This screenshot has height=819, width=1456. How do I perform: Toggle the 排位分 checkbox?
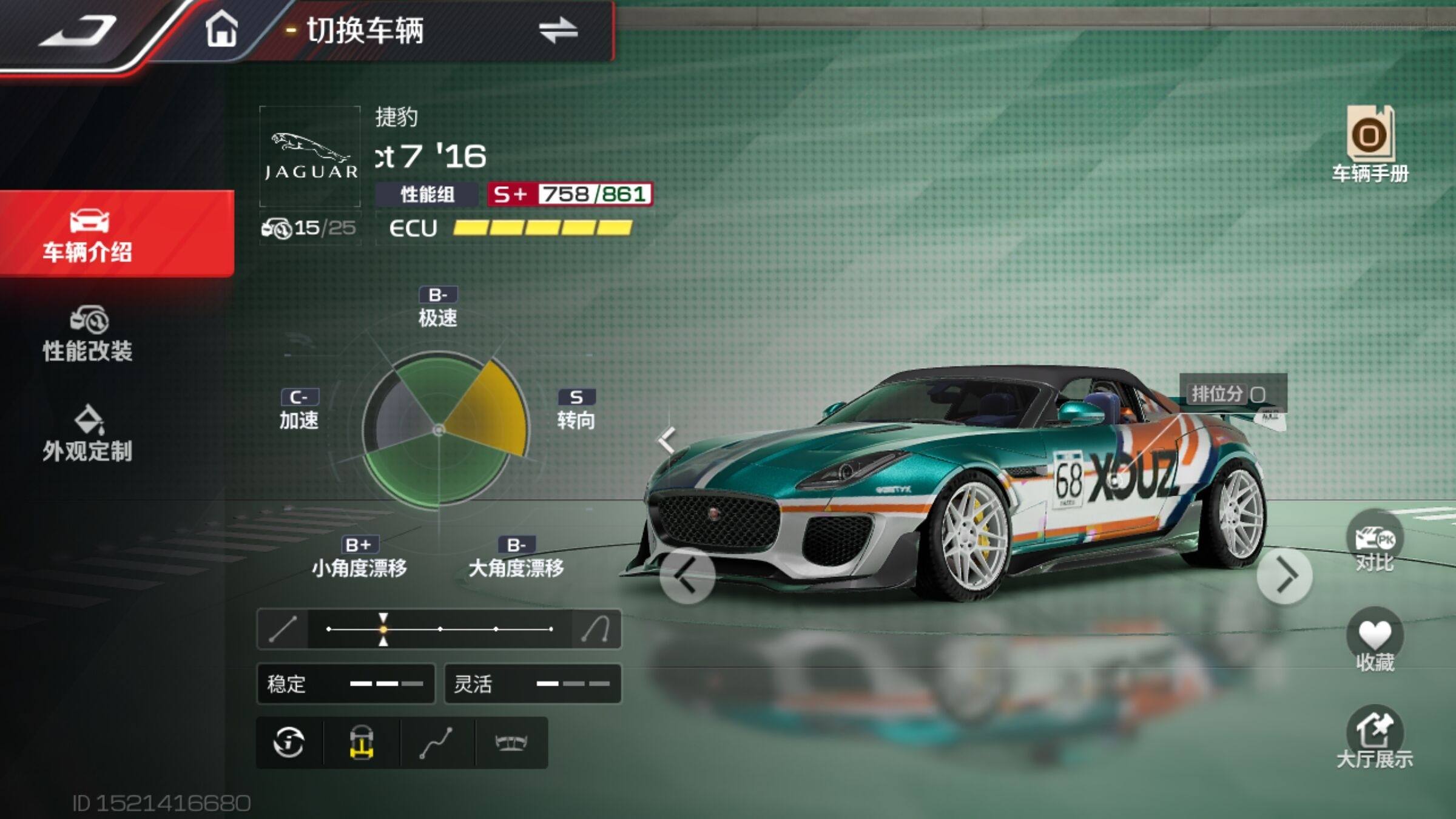tap(1258, 395)
